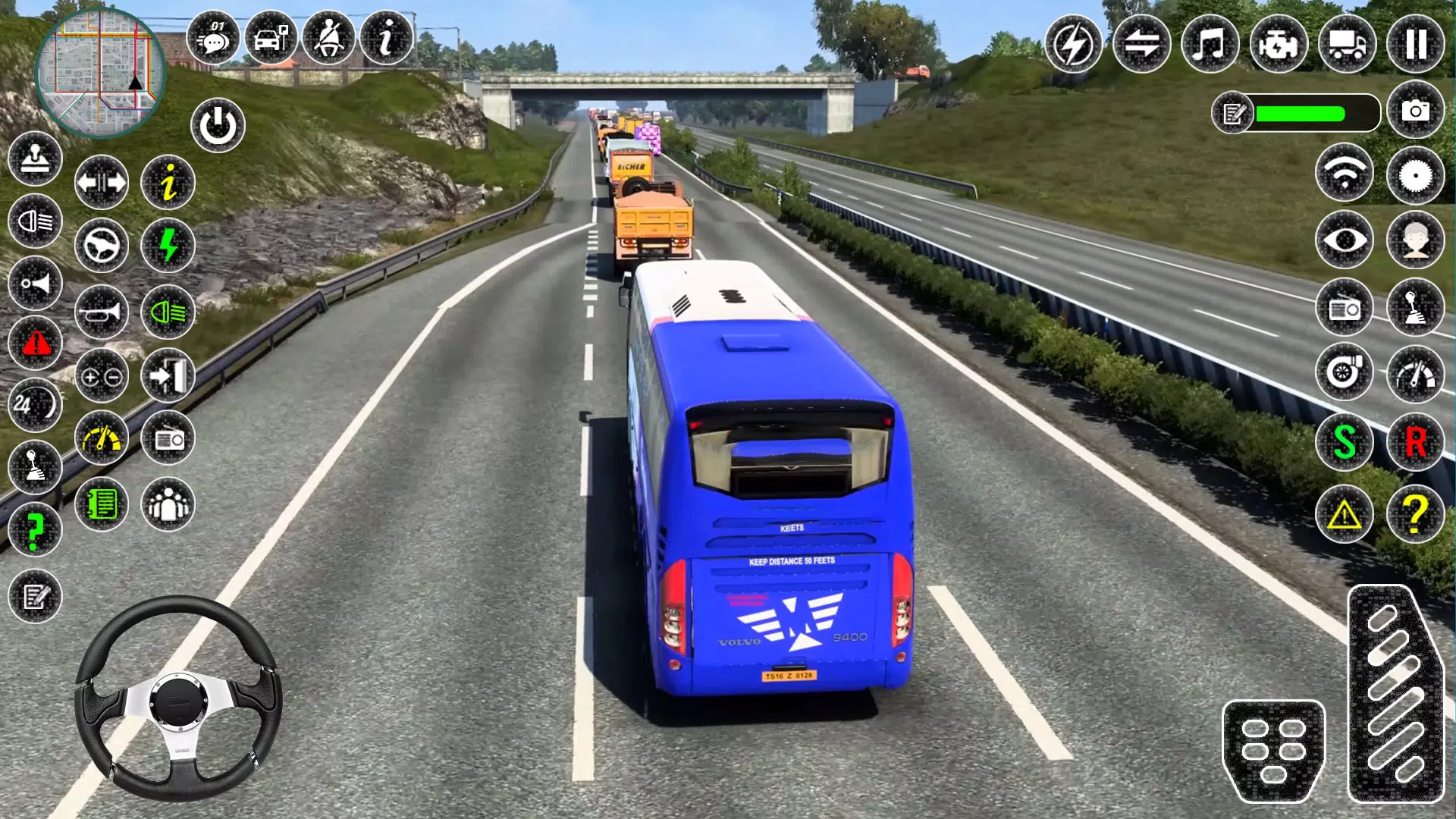Open the passengers list
This screenshot has width=1456, height=819.
[168, 505]
